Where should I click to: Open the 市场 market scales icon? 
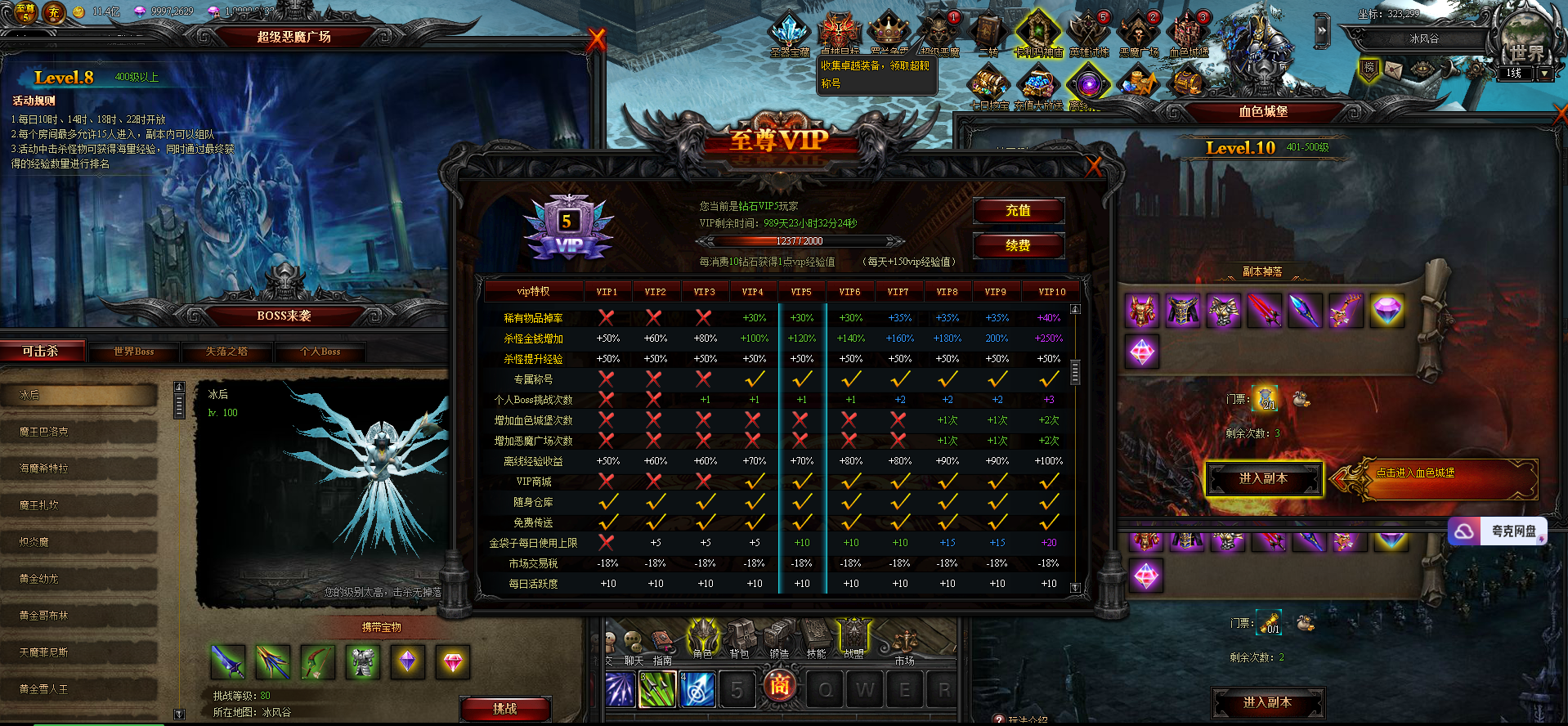coord(904,644)
